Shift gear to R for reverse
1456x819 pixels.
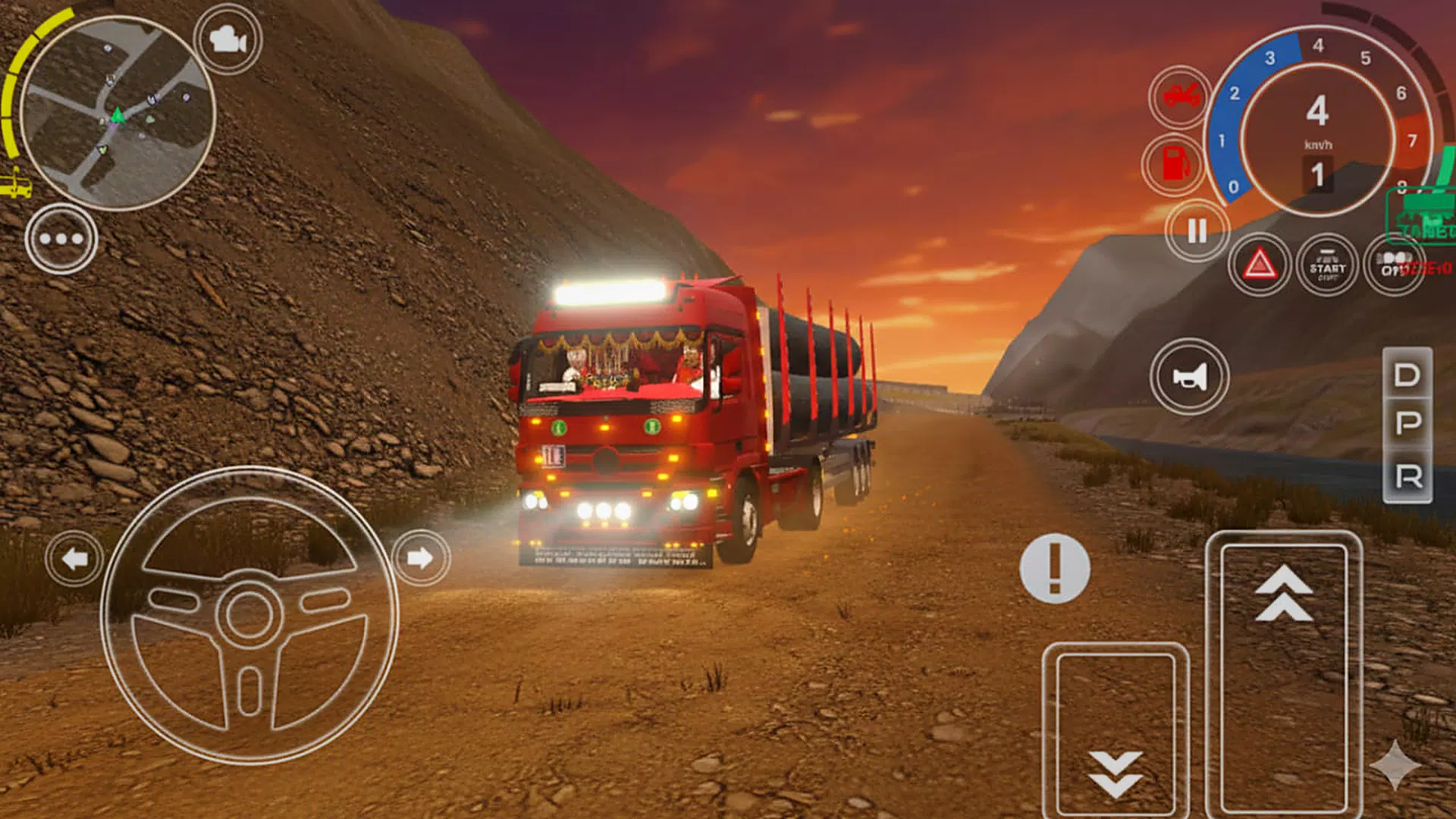point(1407,476)
